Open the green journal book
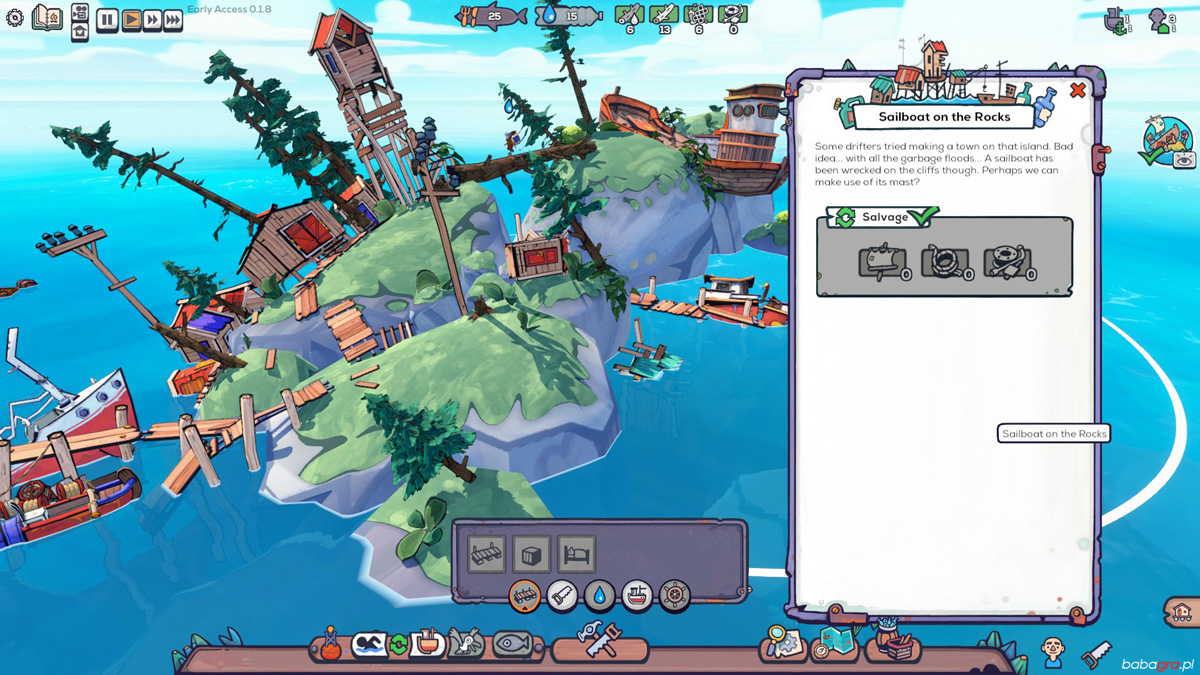This screenshot has width=1200, height=675. pyautogui.click(x=46, y=18)
